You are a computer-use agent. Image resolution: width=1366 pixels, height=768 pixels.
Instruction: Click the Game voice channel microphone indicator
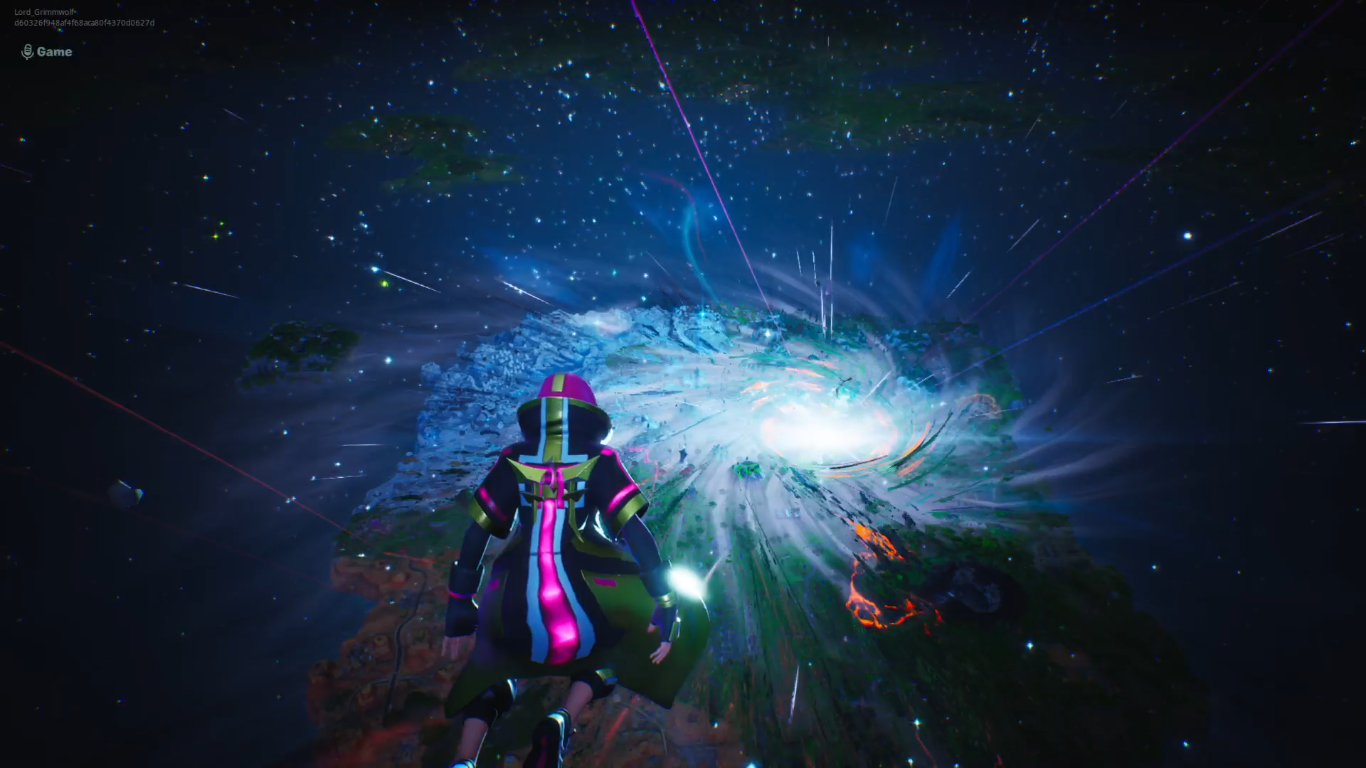tap(28, 52)
